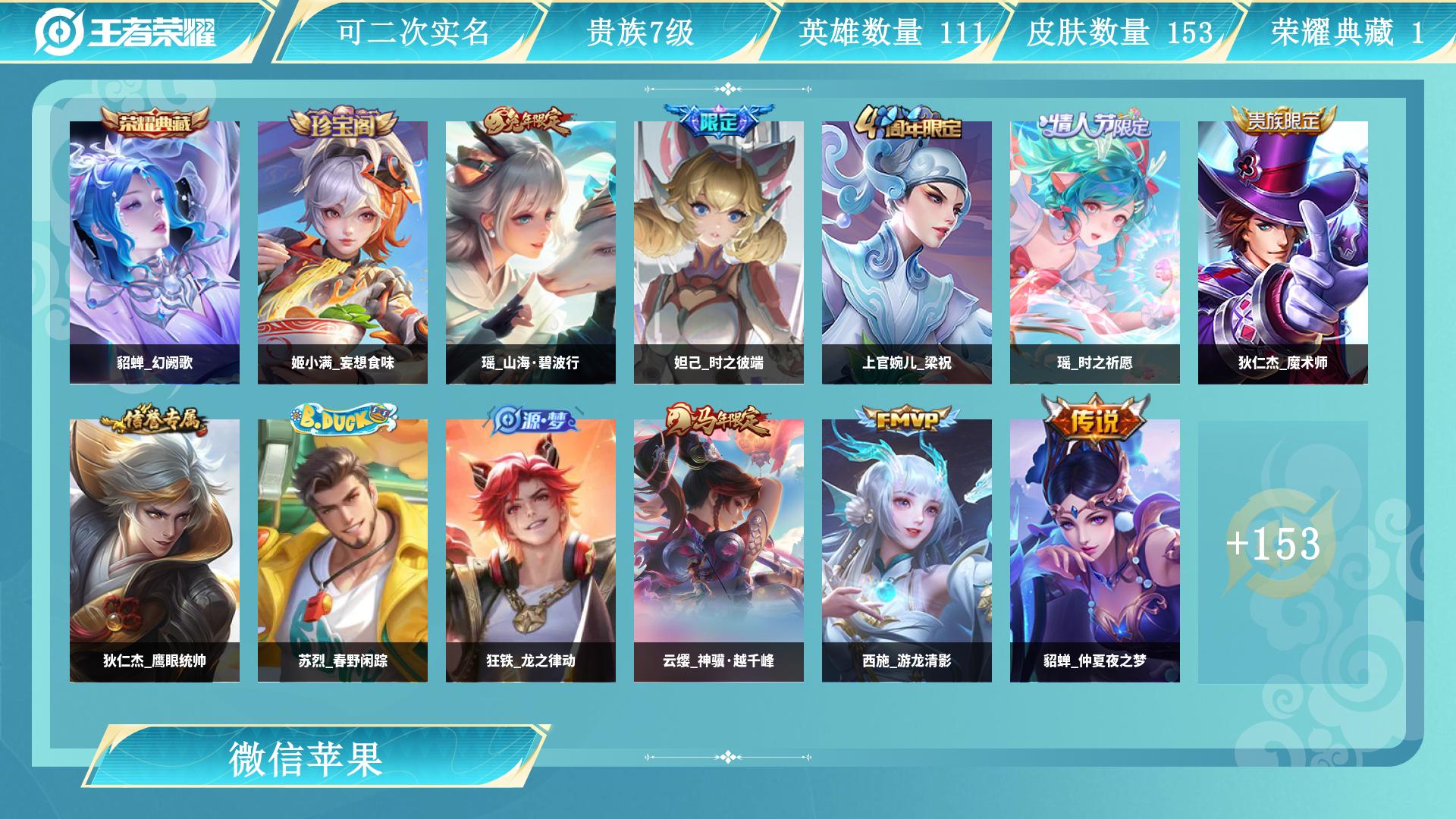View the 狂铁_龙之律动 skin card
1456x819 pixels.
(531, 551)
